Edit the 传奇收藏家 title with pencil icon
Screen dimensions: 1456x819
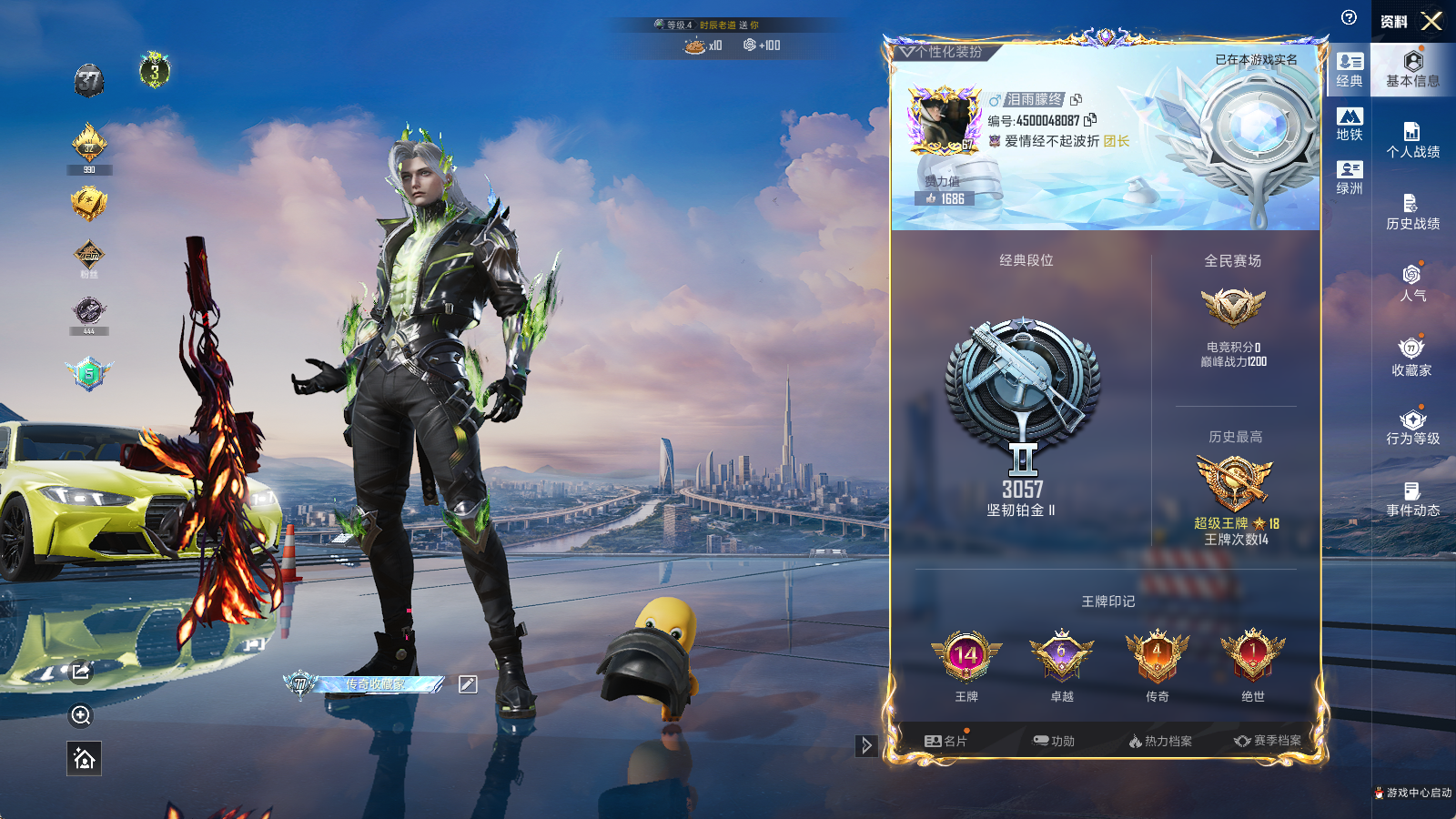(468, 684)
